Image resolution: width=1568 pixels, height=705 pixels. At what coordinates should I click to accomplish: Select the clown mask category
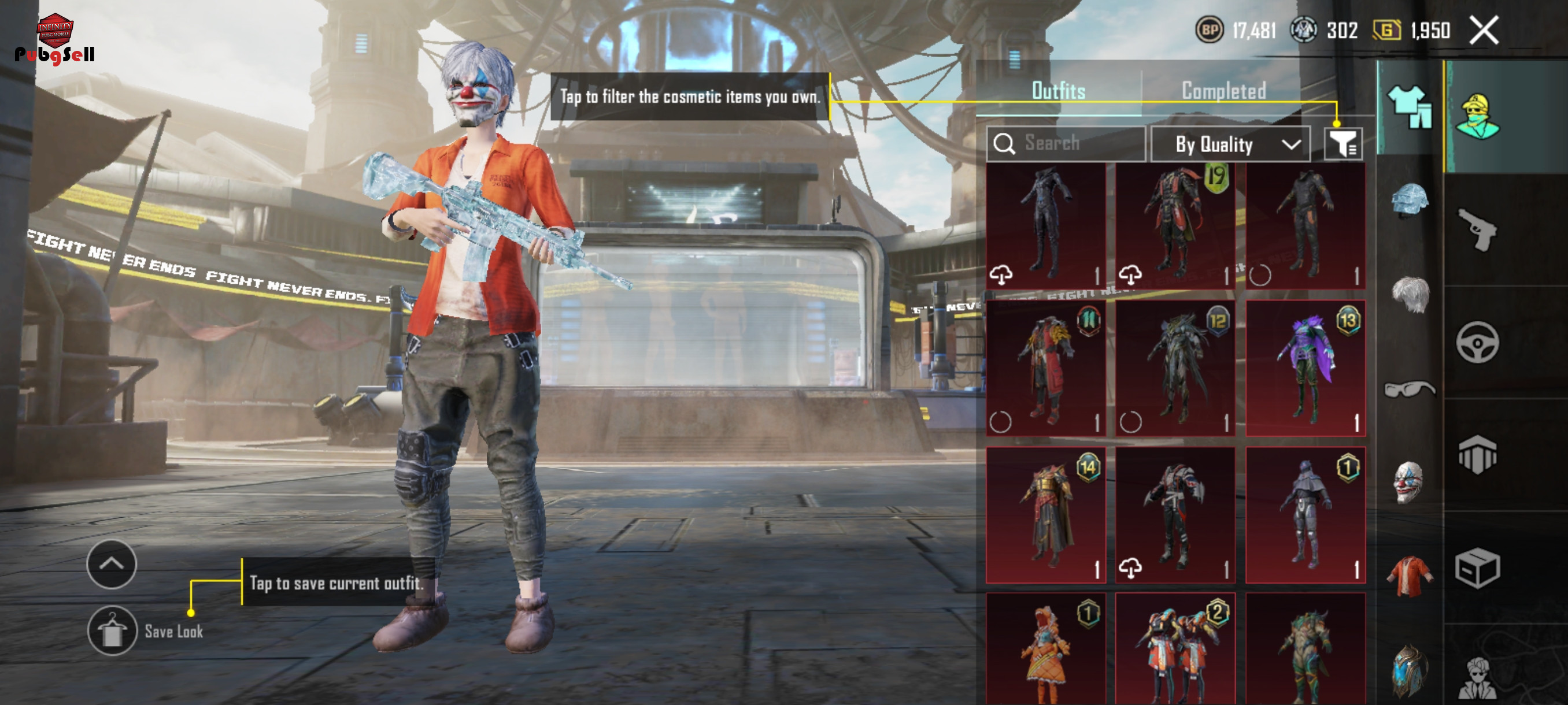tap(1408, 482)
